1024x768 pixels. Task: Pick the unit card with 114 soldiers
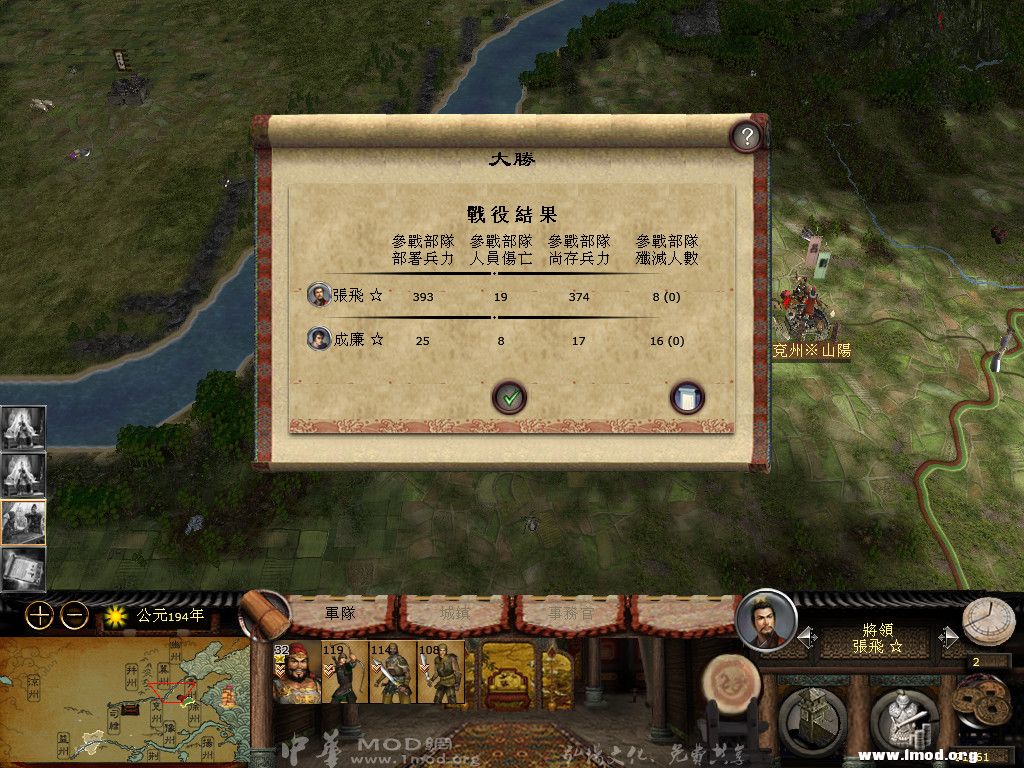[393, 673]
